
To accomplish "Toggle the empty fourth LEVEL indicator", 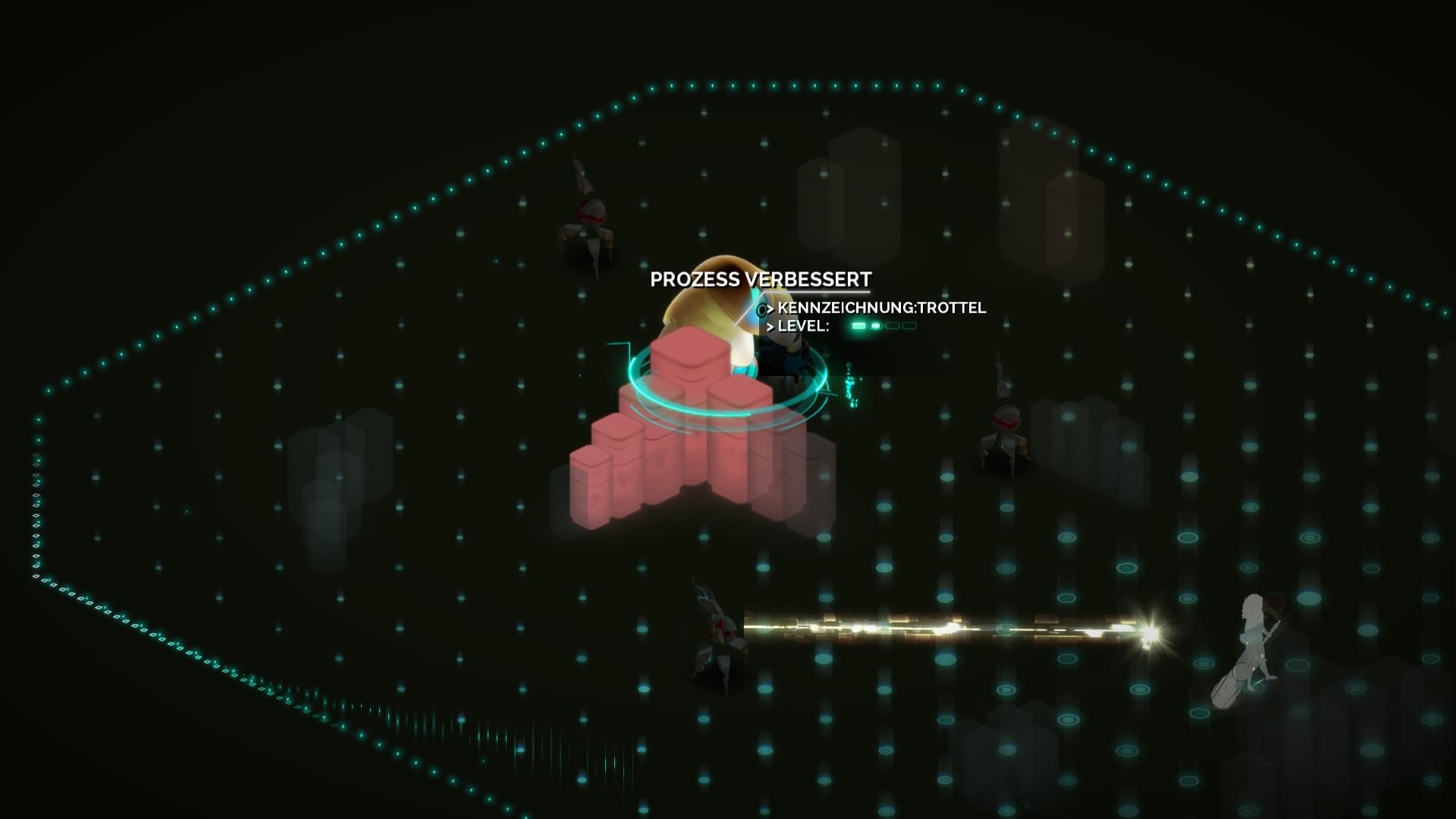I will coord(908,326).
